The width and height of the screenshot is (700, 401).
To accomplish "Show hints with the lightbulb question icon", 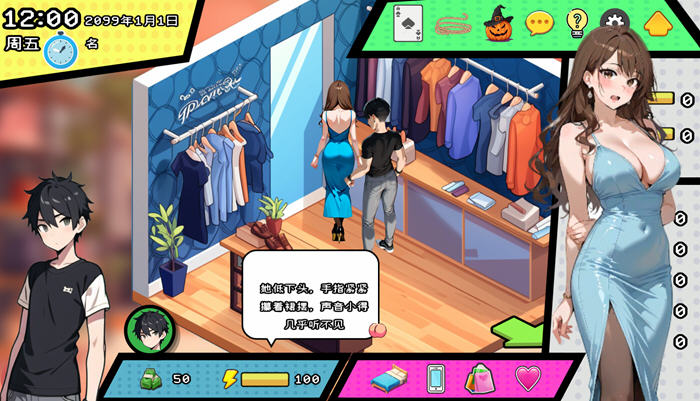I will click(577, 23).
